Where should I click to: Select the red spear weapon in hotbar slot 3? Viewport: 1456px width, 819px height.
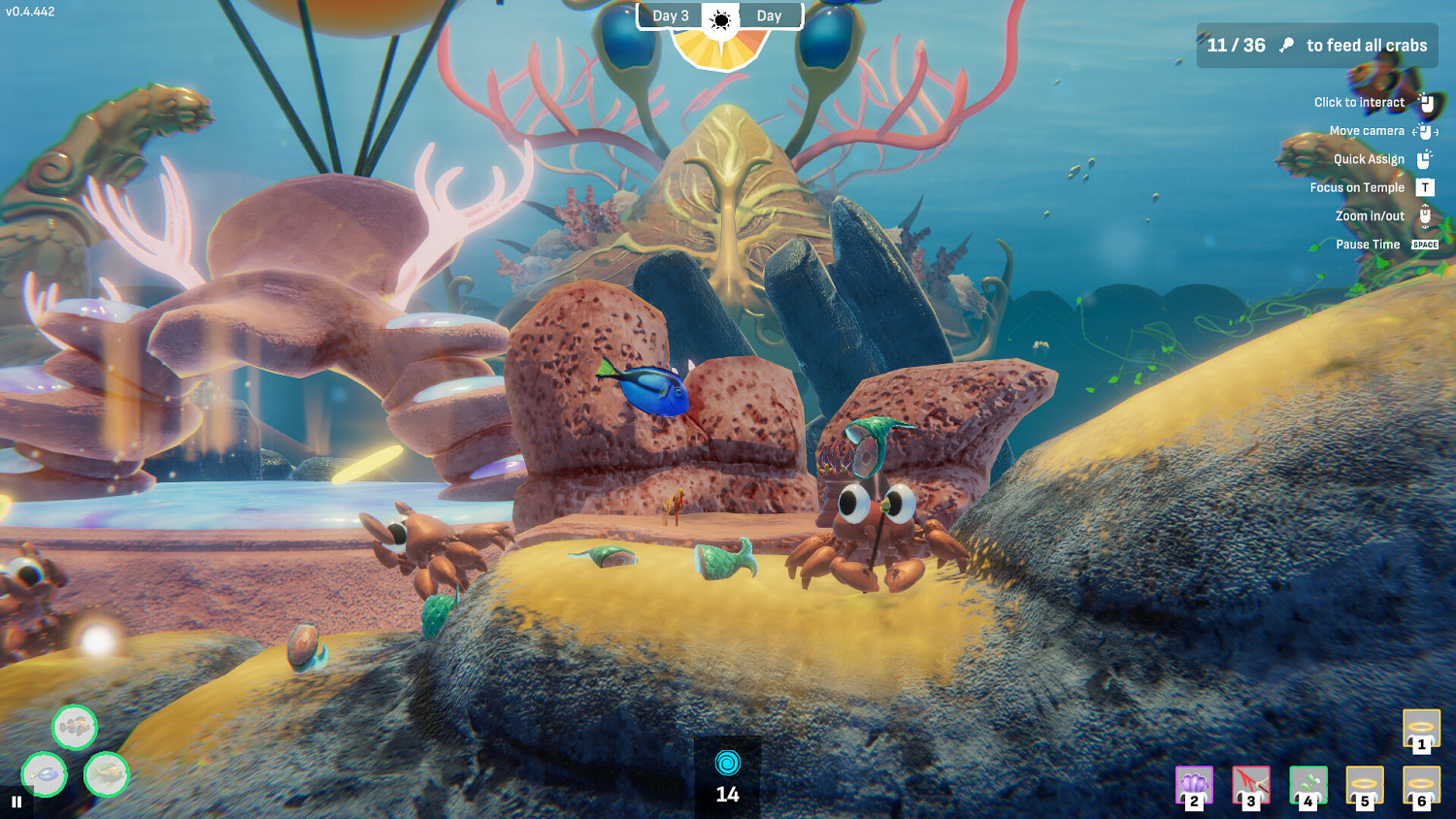tap(1250, 786)
